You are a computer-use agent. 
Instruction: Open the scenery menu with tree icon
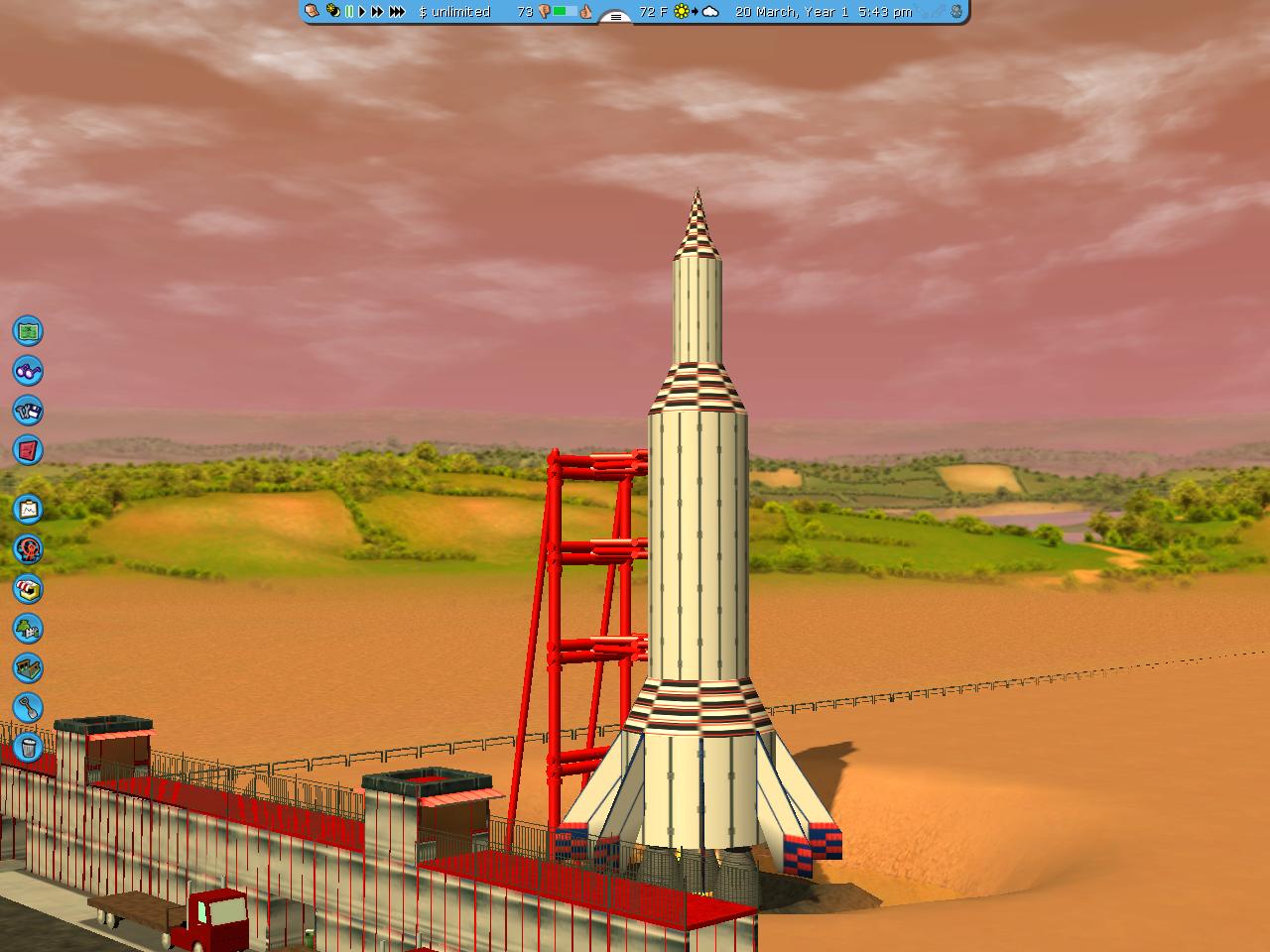pos(28,629)
